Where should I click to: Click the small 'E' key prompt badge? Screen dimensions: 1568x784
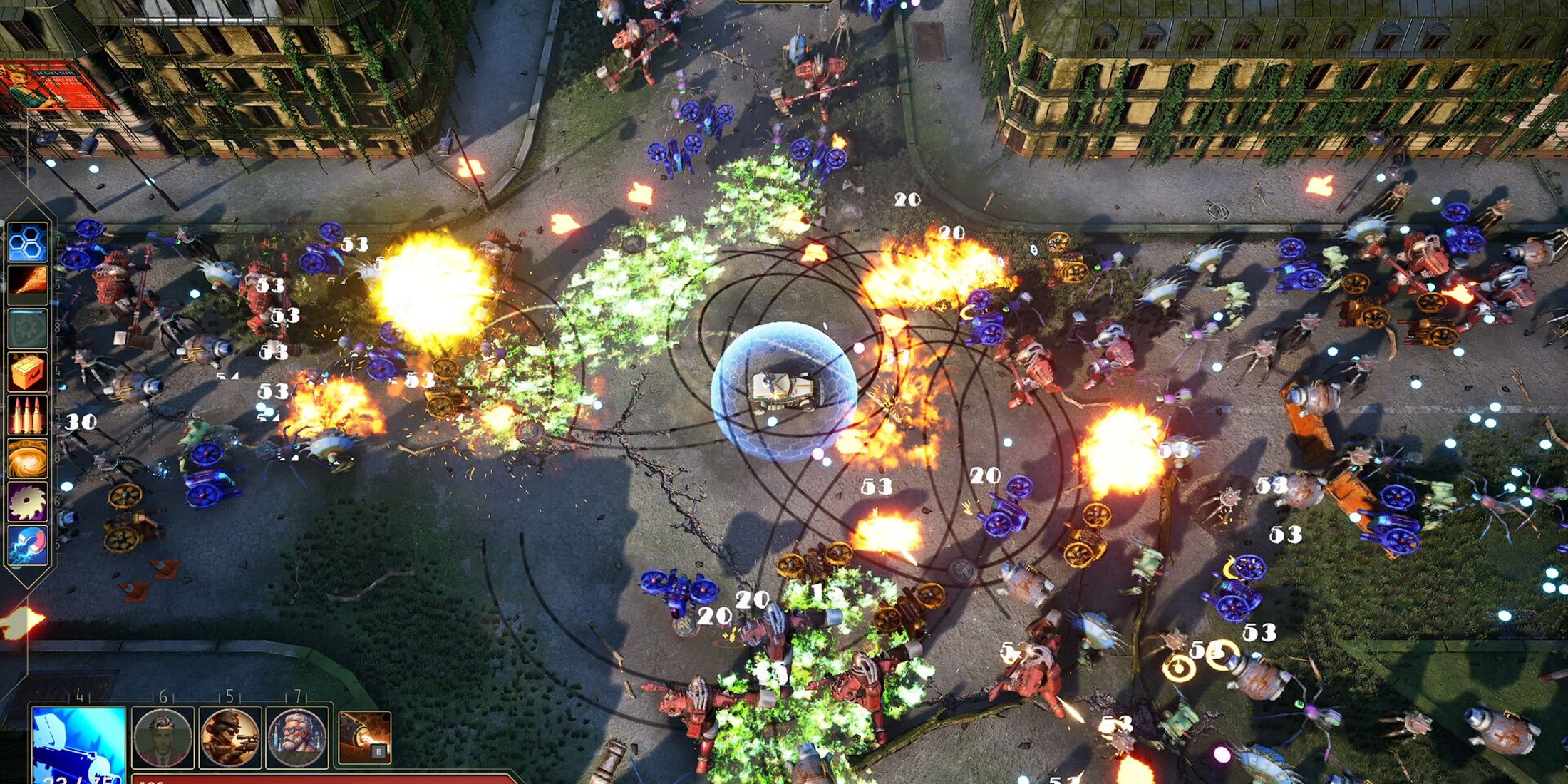(x=379, y=751)
